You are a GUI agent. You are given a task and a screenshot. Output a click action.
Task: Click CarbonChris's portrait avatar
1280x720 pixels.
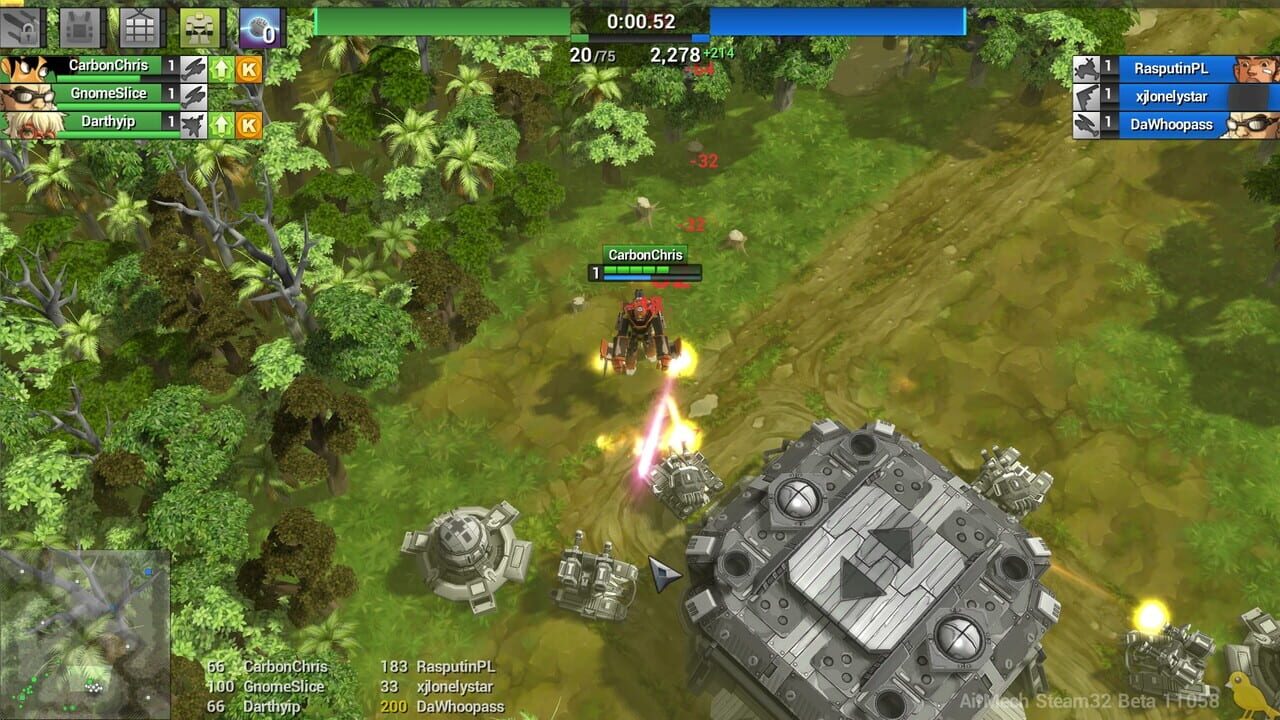click(x=23, y=68)
